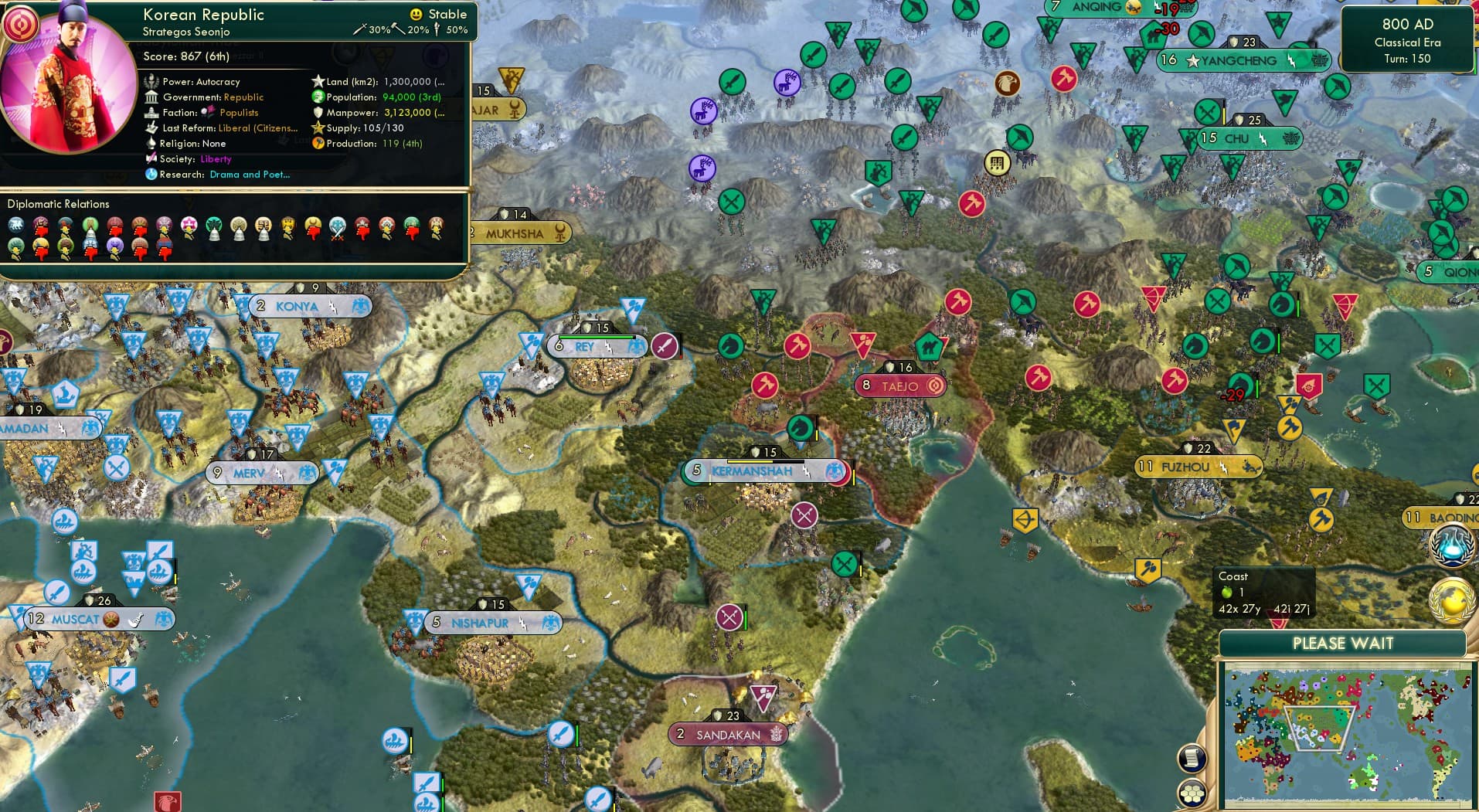
Task: Click the red Korean Republic emblem
Action: (21, 23)
